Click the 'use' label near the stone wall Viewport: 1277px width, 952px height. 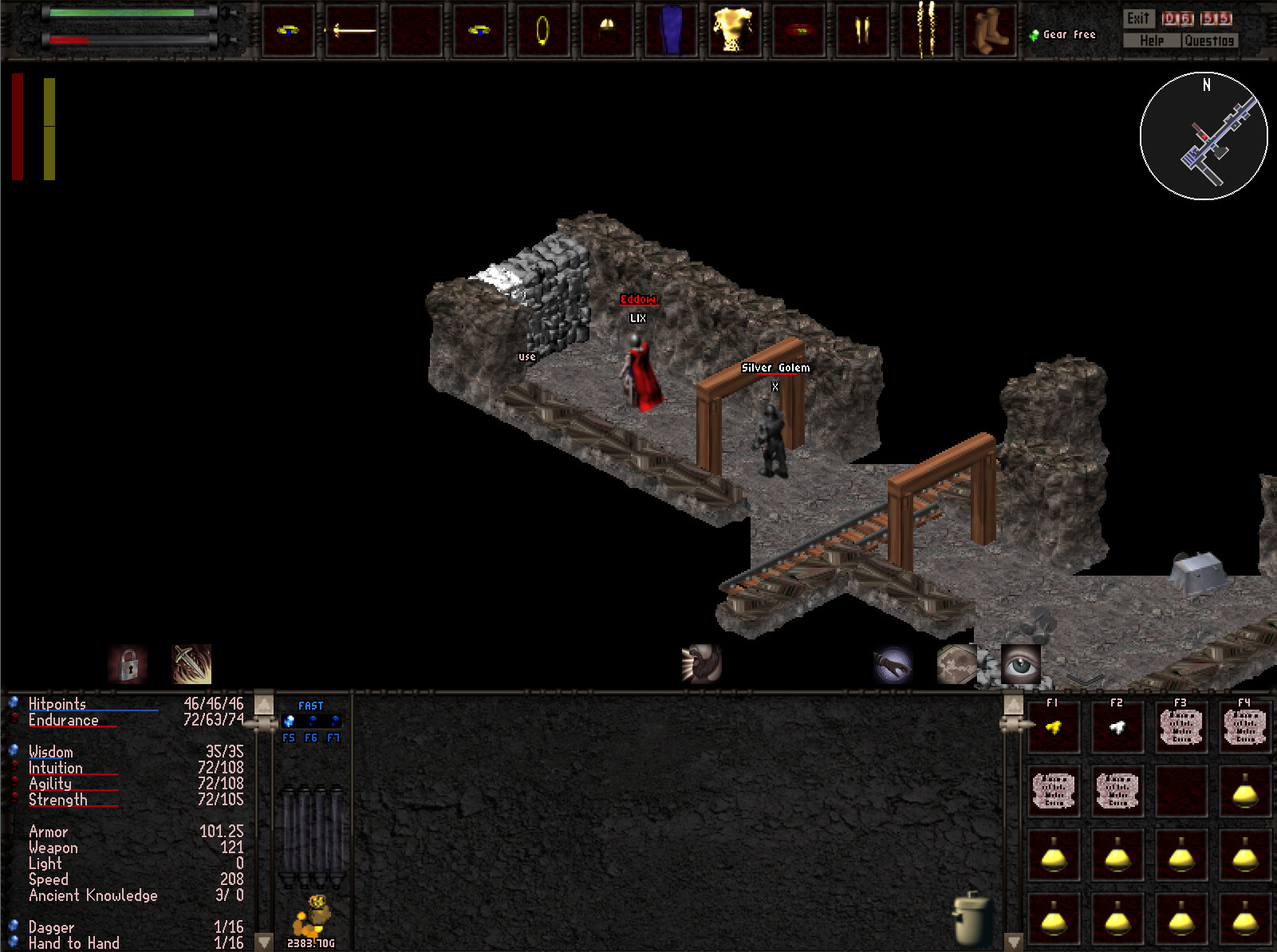coord(526,357)
